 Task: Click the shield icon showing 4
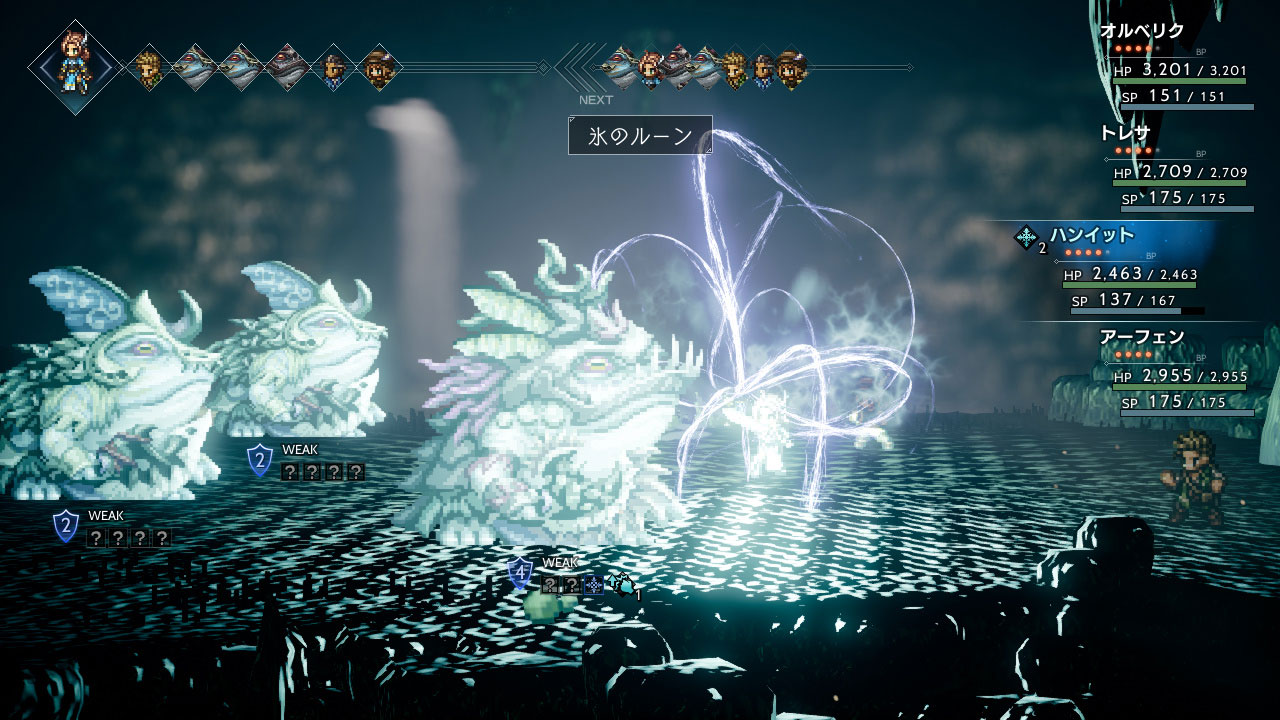[519, 574]
